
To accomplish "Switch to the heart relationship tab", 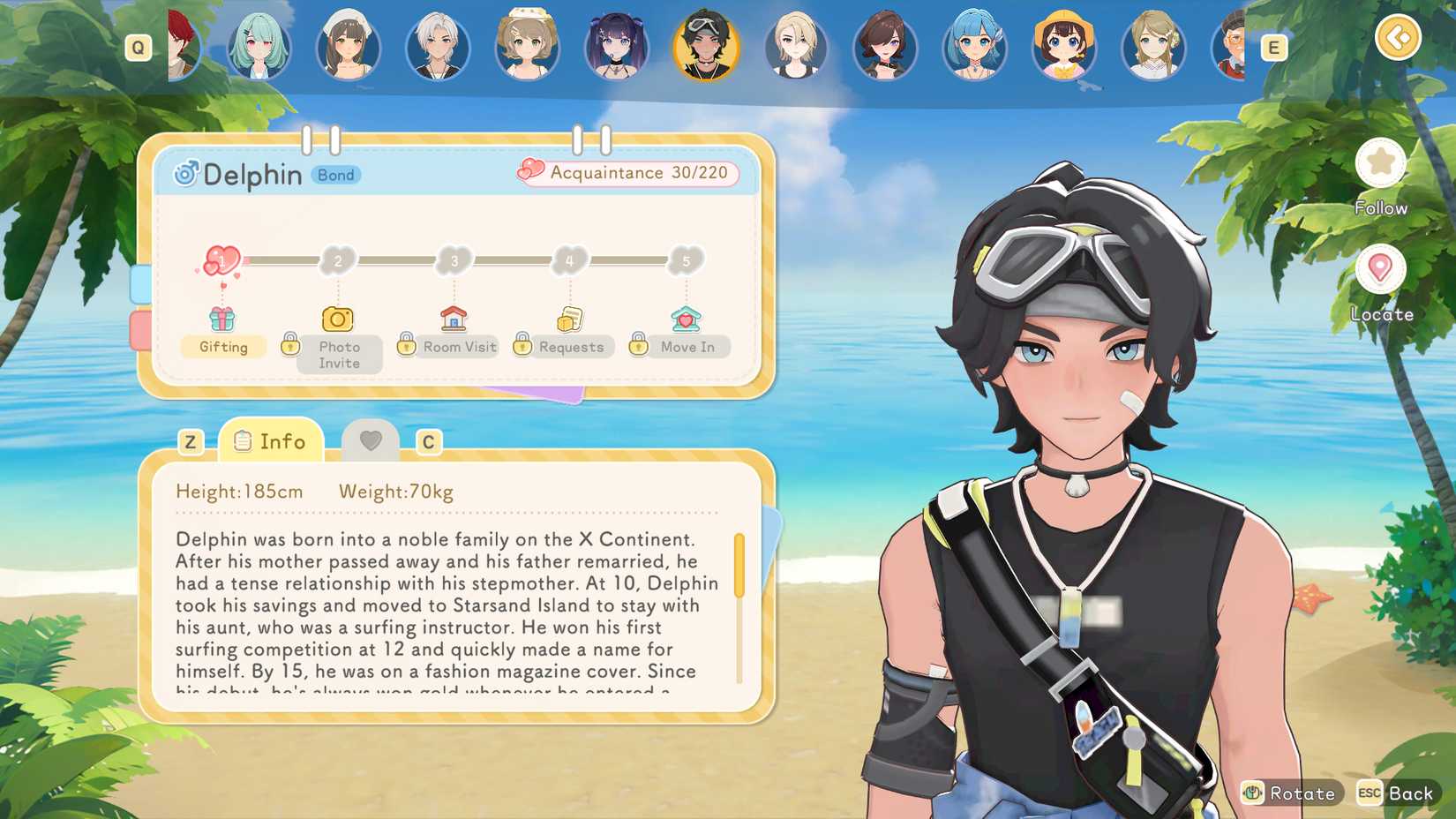I will [372, 440].
